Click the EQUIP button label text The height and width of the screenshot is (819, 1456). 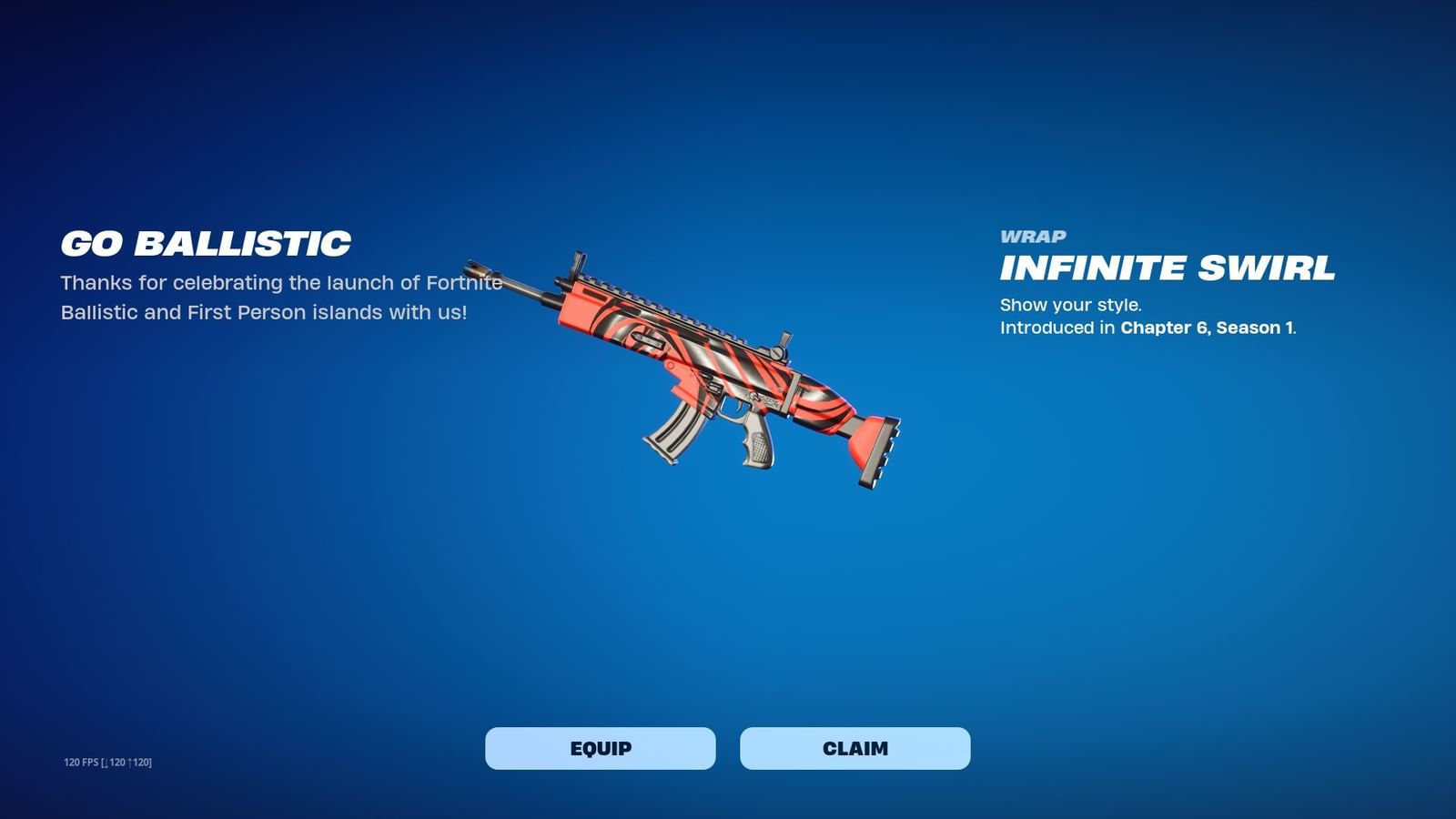tap(601, 749)
